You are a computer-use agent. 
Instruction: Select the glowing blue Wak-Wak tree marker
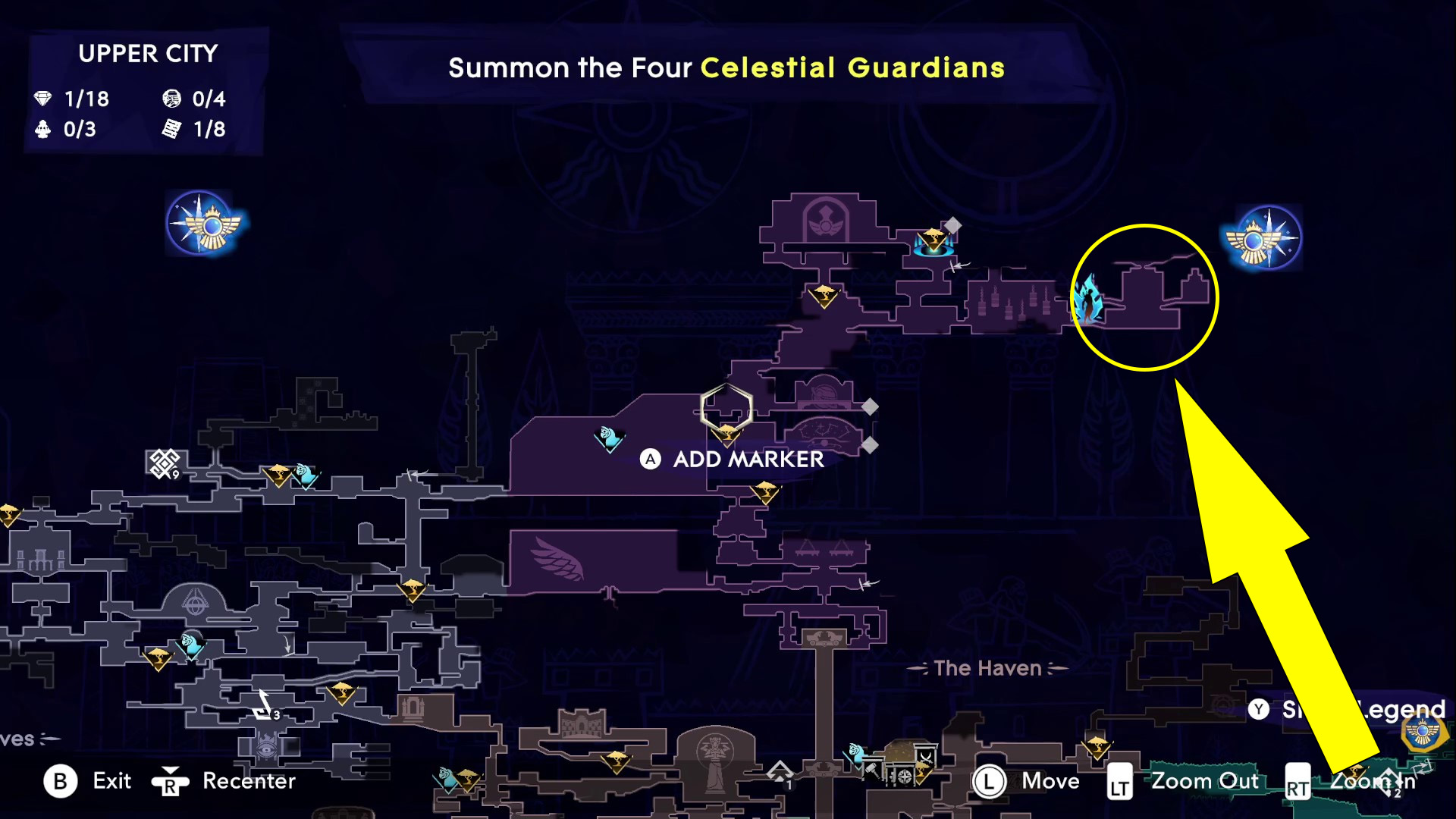point(934,242)
